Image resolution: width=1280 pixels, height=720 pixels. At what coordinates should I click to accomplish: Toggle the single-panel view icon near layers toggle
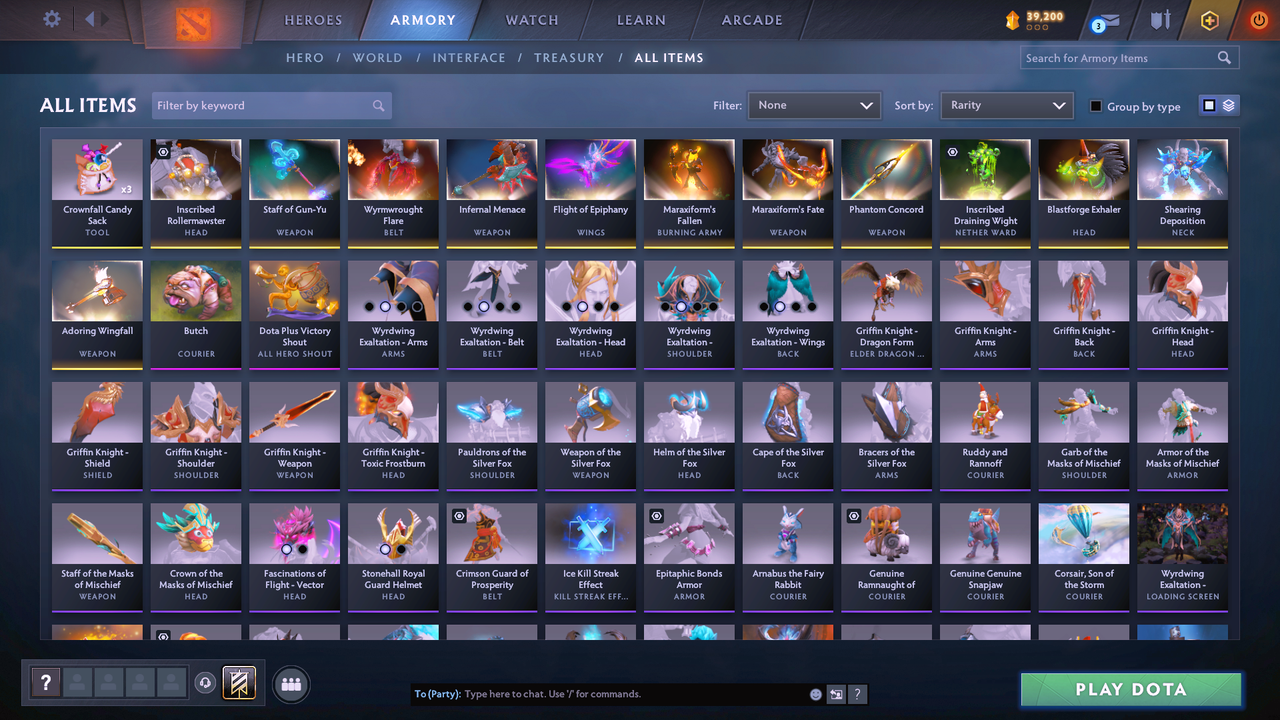(1209, 104)
